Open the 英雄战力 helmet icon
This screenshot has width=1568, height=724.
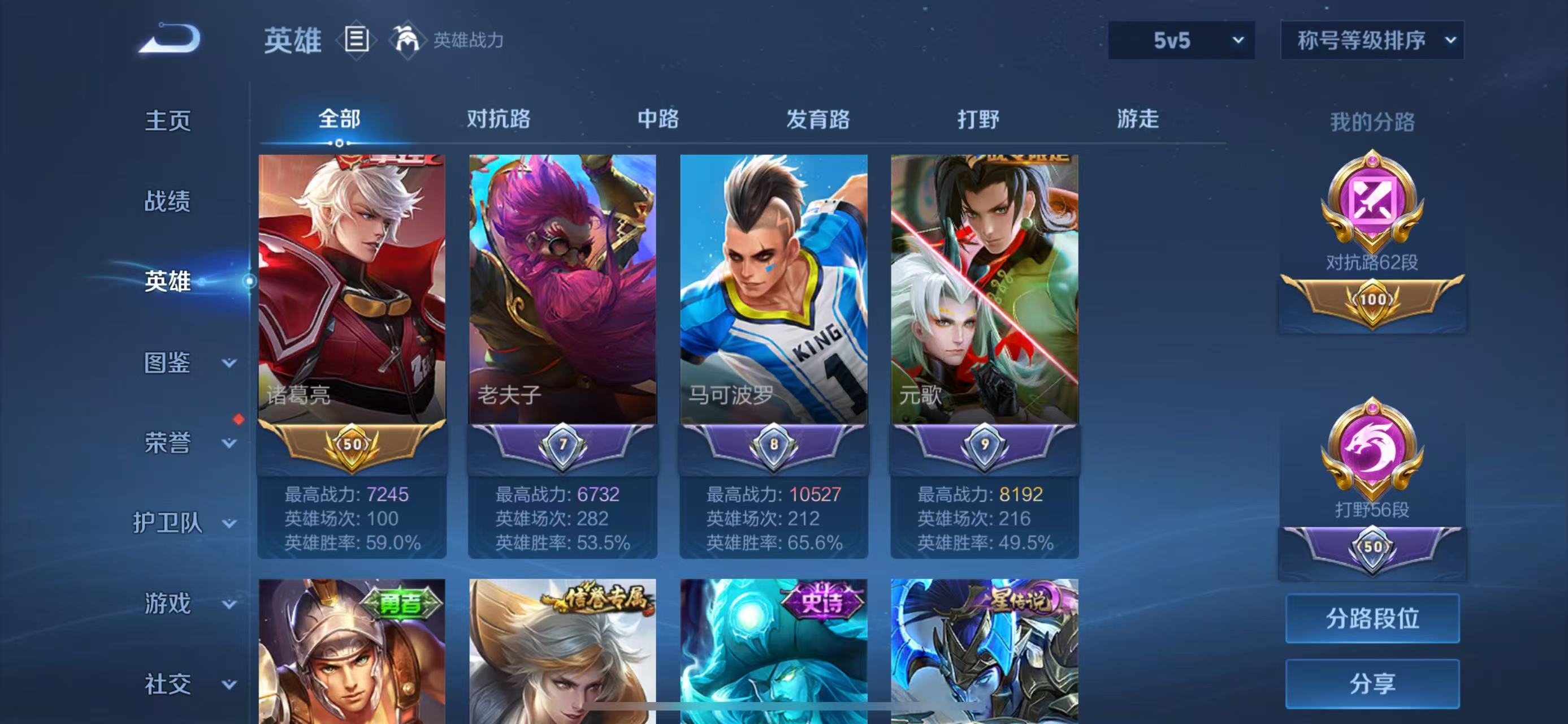(x=406, y=41)
